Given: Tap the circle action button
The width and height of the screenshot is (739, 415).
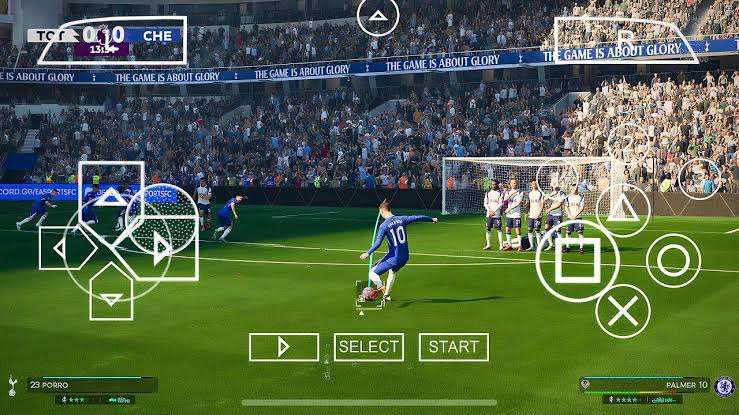Looking at the screenshot, I should pos(673,260).
